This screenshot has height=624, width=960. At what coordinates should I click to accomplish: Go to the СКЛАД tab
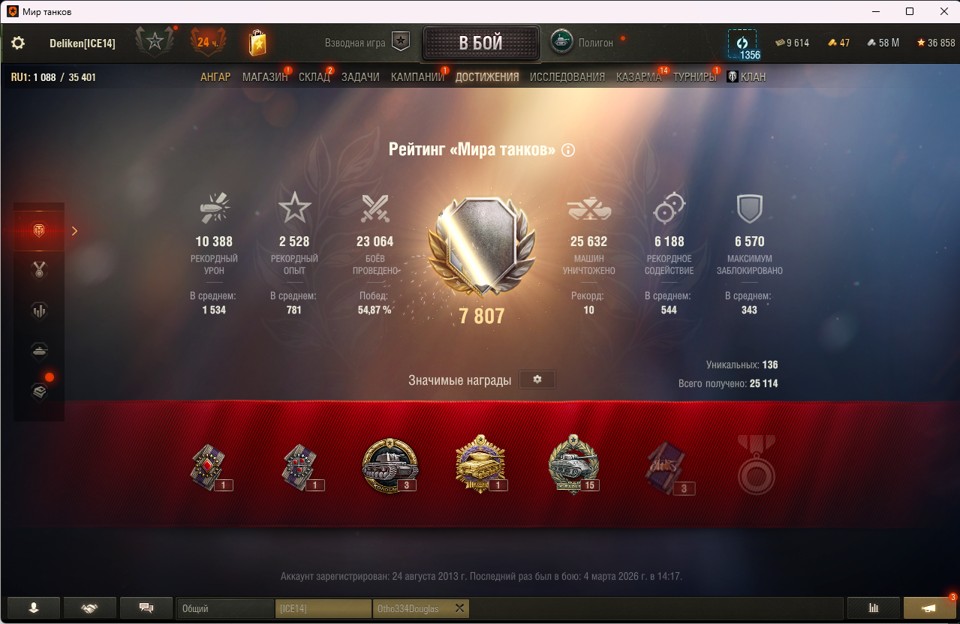pyautogui.click(x=314, y=77)
